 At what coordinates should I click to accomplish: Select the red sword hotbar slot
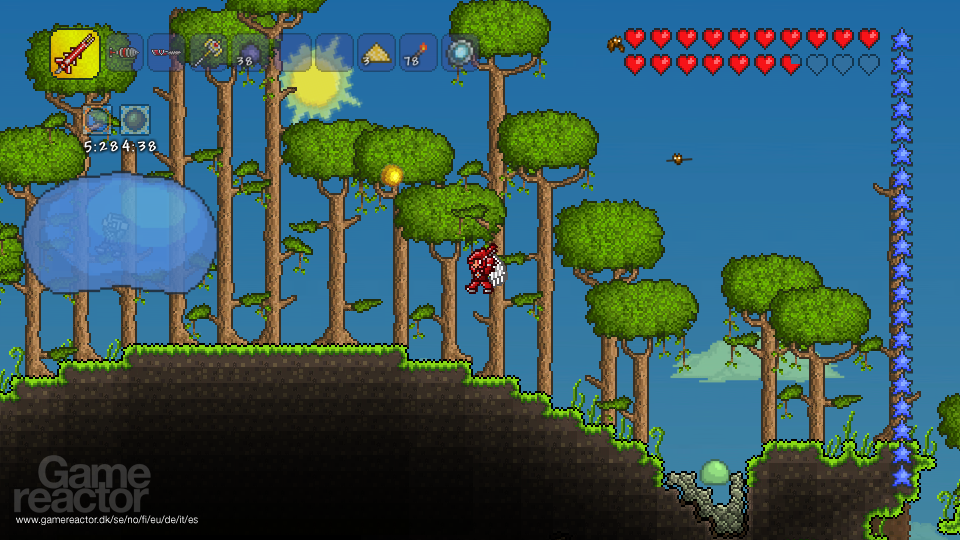pyautogui.click(x=75, y=53)
